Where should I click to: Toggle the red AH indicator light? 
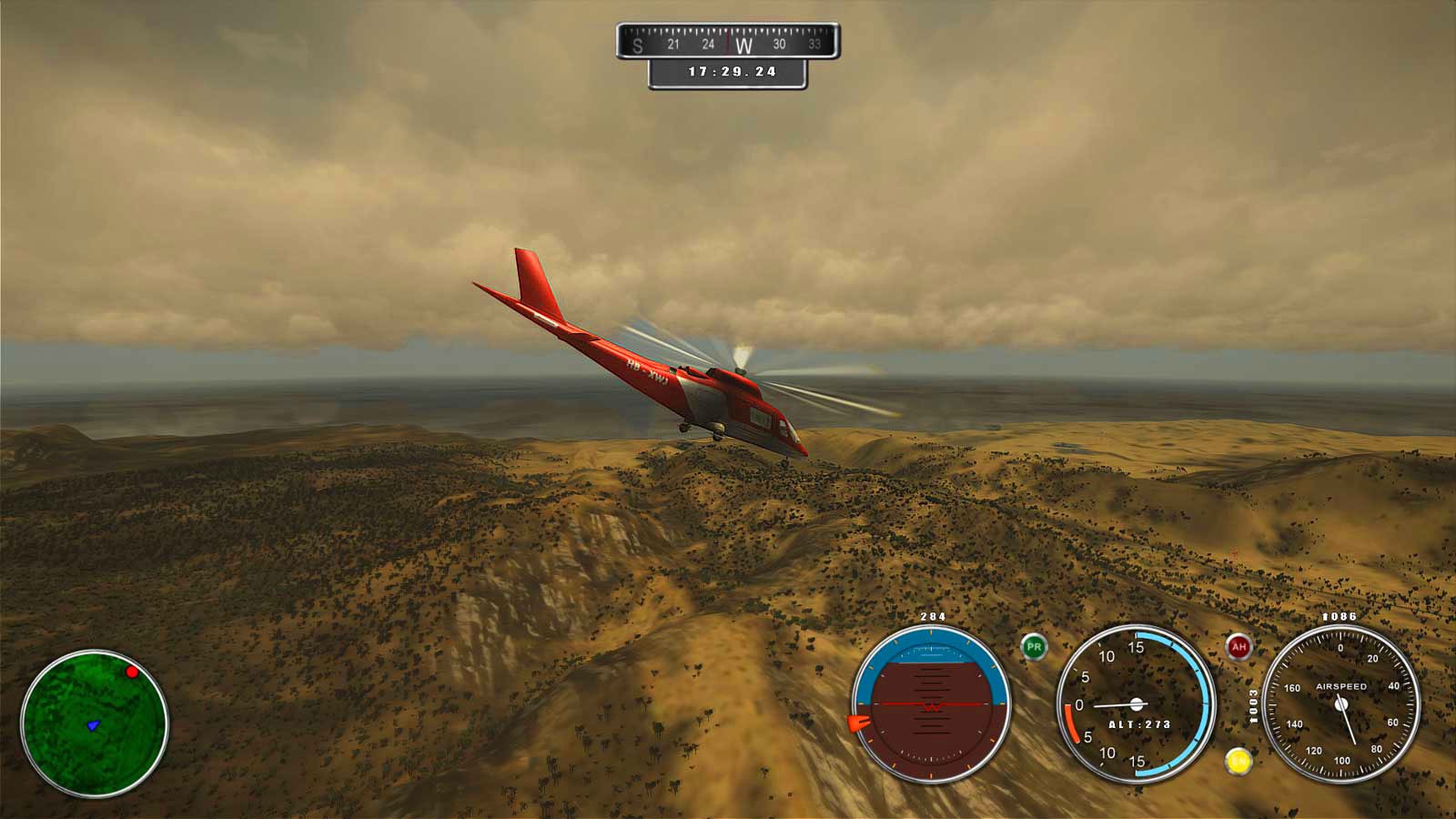click(x=1239, y=647)
